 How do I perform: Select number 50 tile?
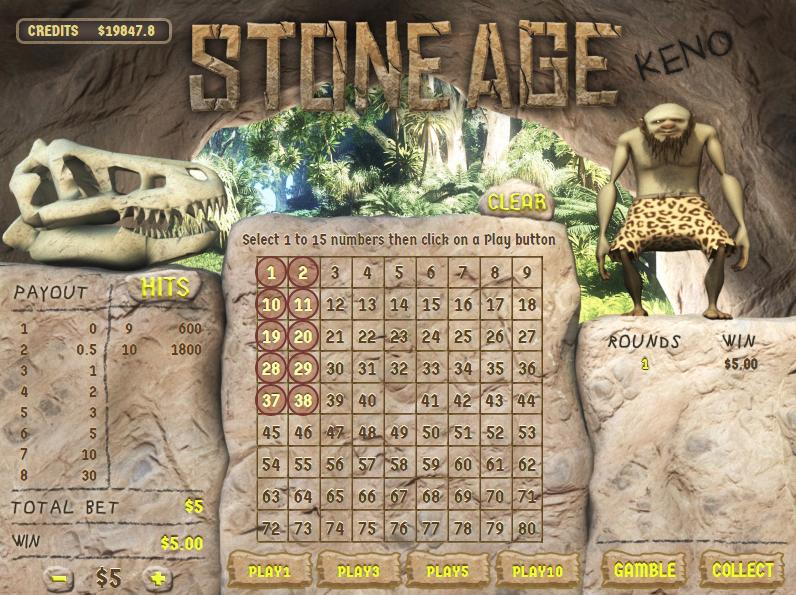(431, 433)
